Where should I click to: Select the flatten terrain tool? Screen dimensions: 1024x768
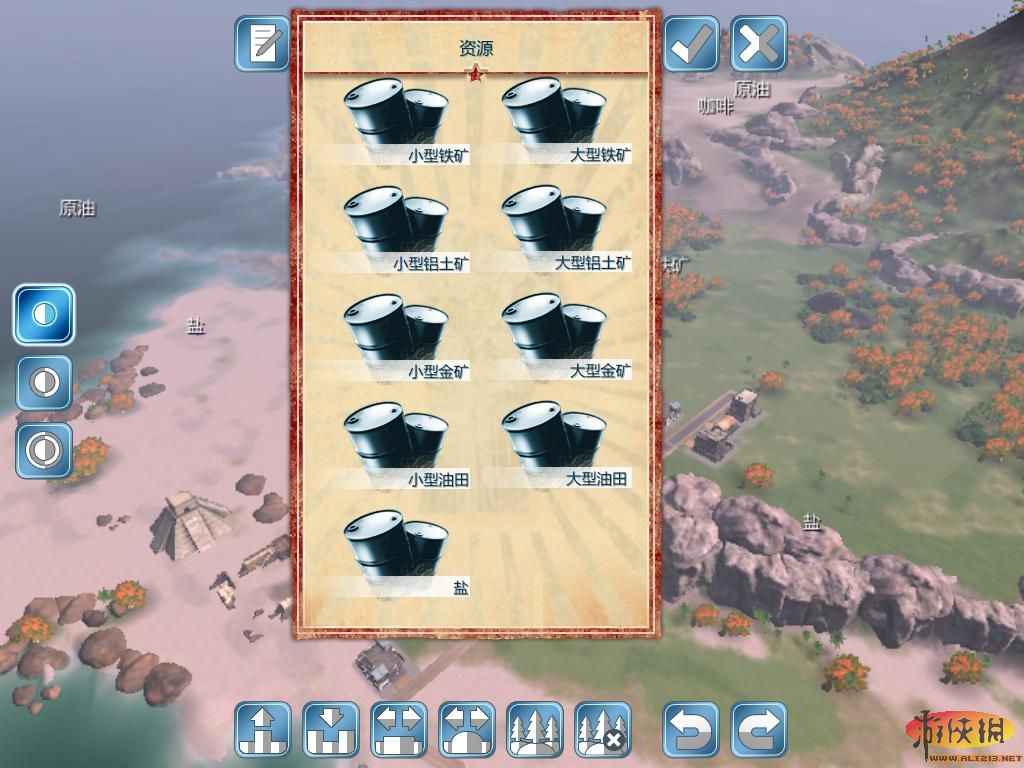pos(399,729)
